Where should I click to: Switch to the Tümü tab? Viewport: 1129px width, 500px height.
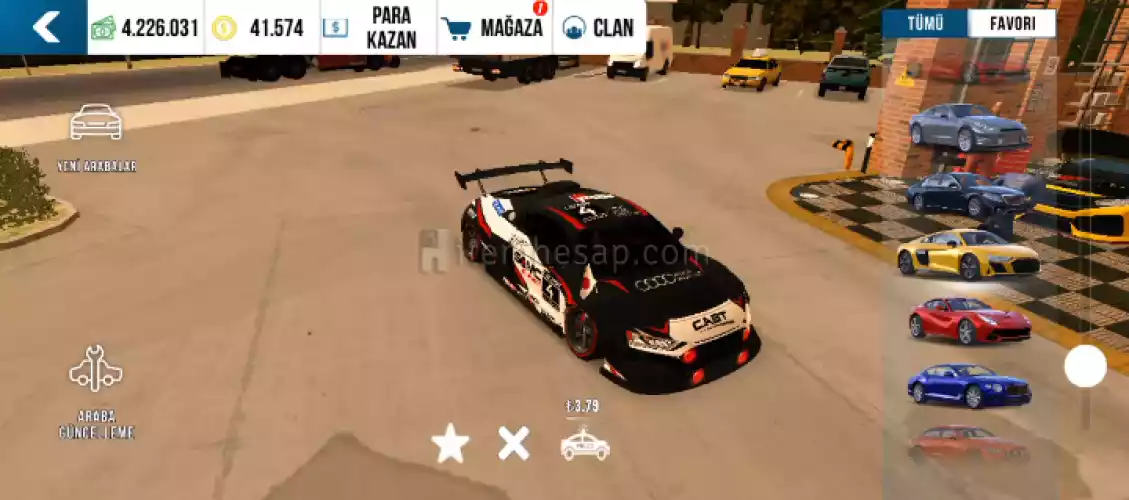(924, 24)
